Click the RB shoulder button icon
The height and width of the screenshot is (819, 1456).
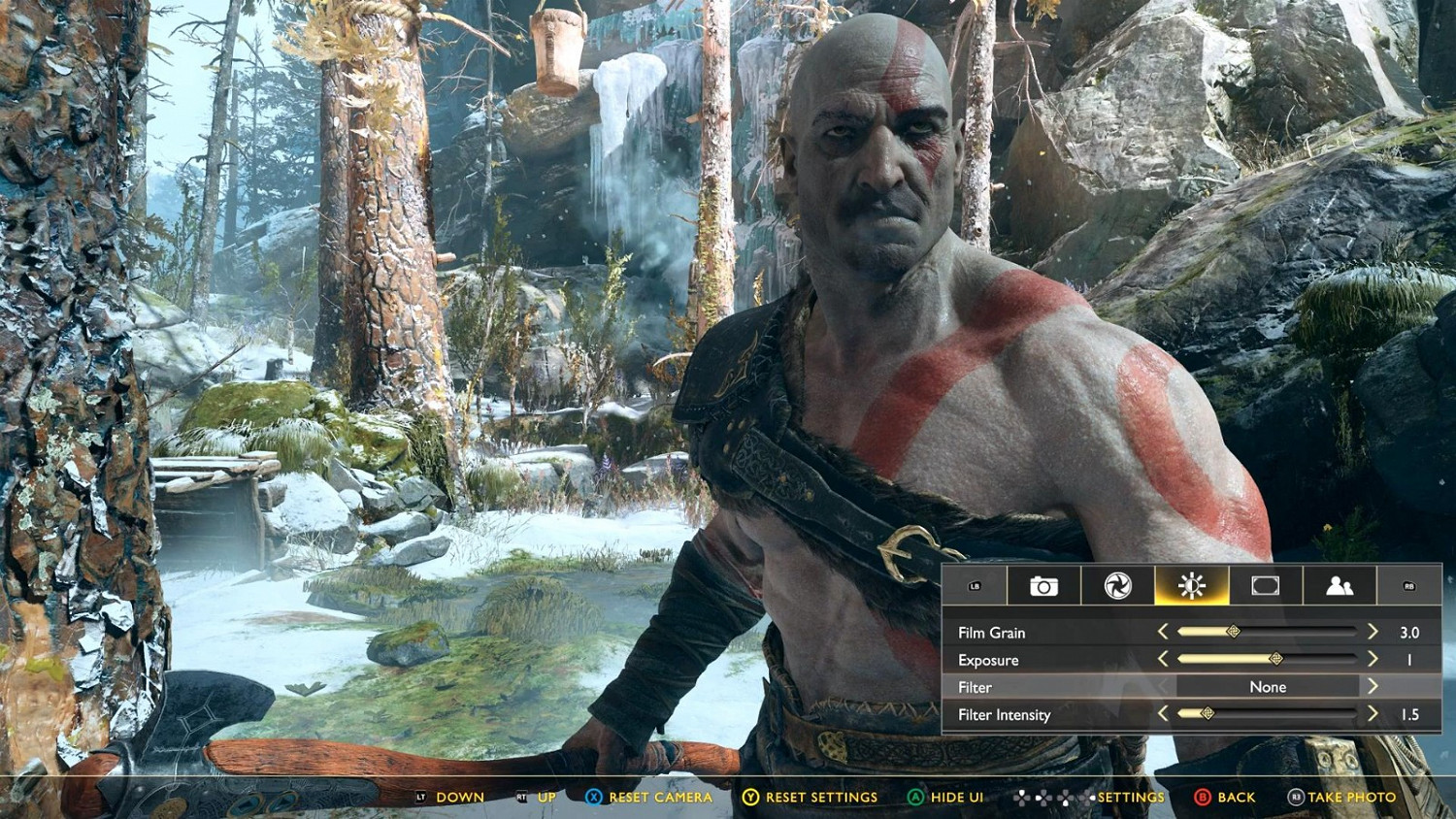1408,585
